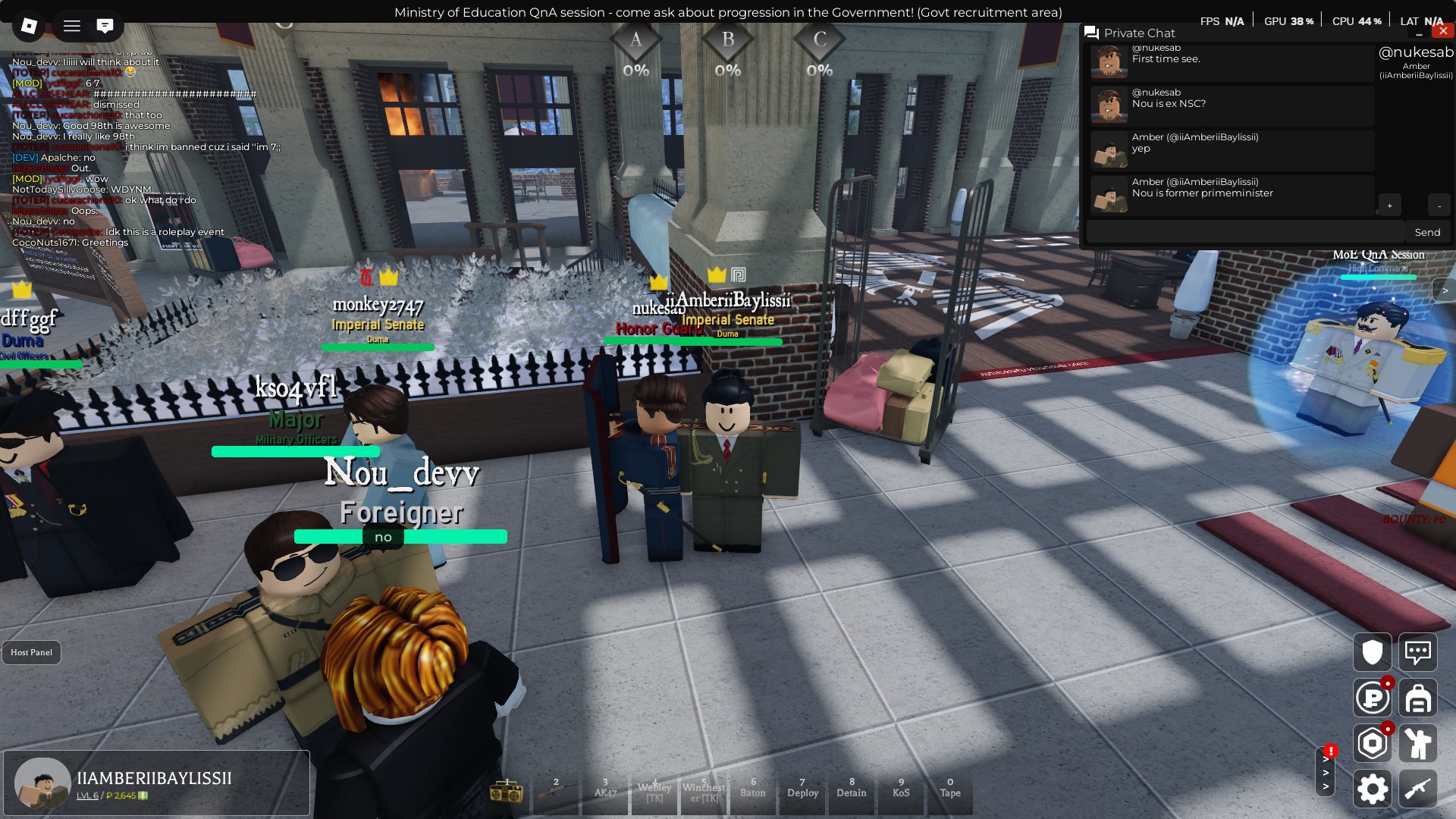Send the private chat message
The width and height of the screenshot is (1456, 819).
tap(1426, 232)
